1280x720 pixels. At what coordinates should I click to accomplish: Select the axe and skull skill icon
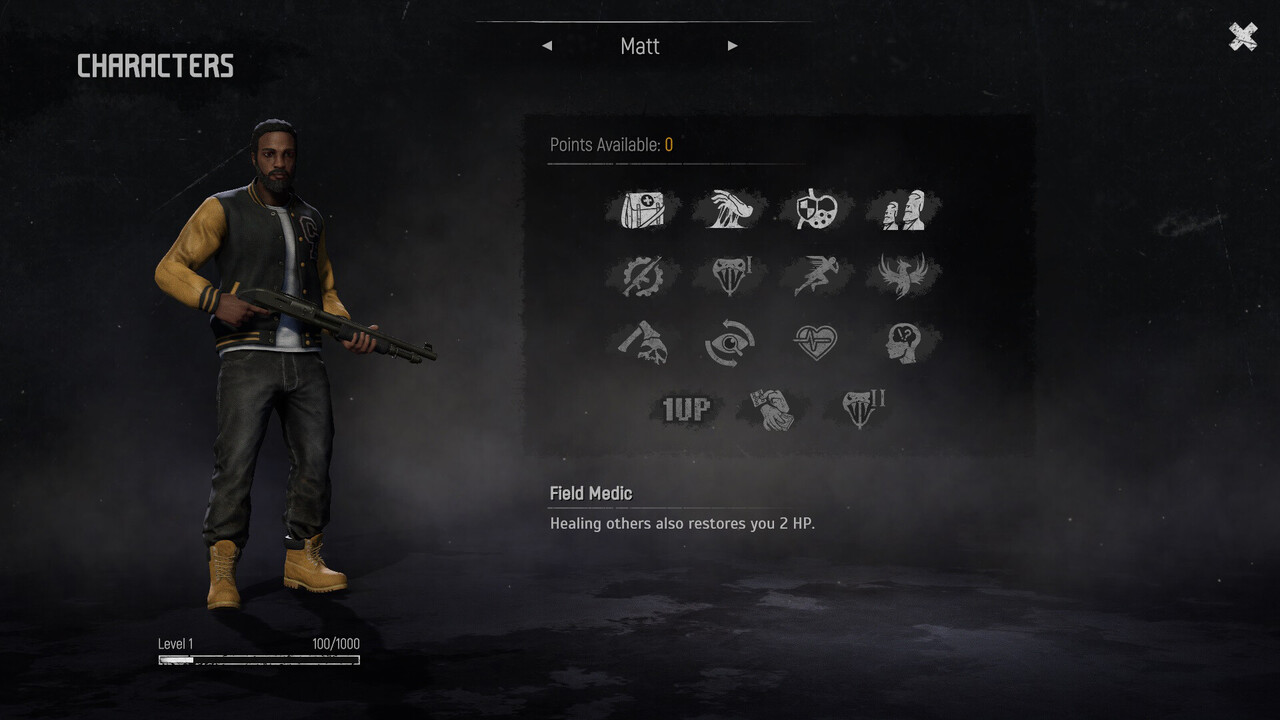tap(643, 343)
